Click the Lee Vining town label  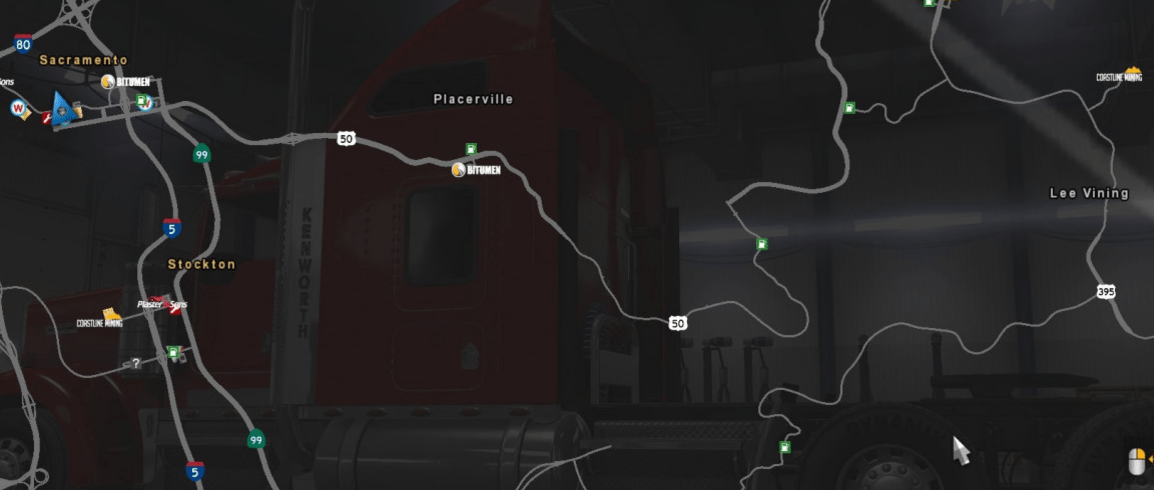click(x=1089, y=193)
